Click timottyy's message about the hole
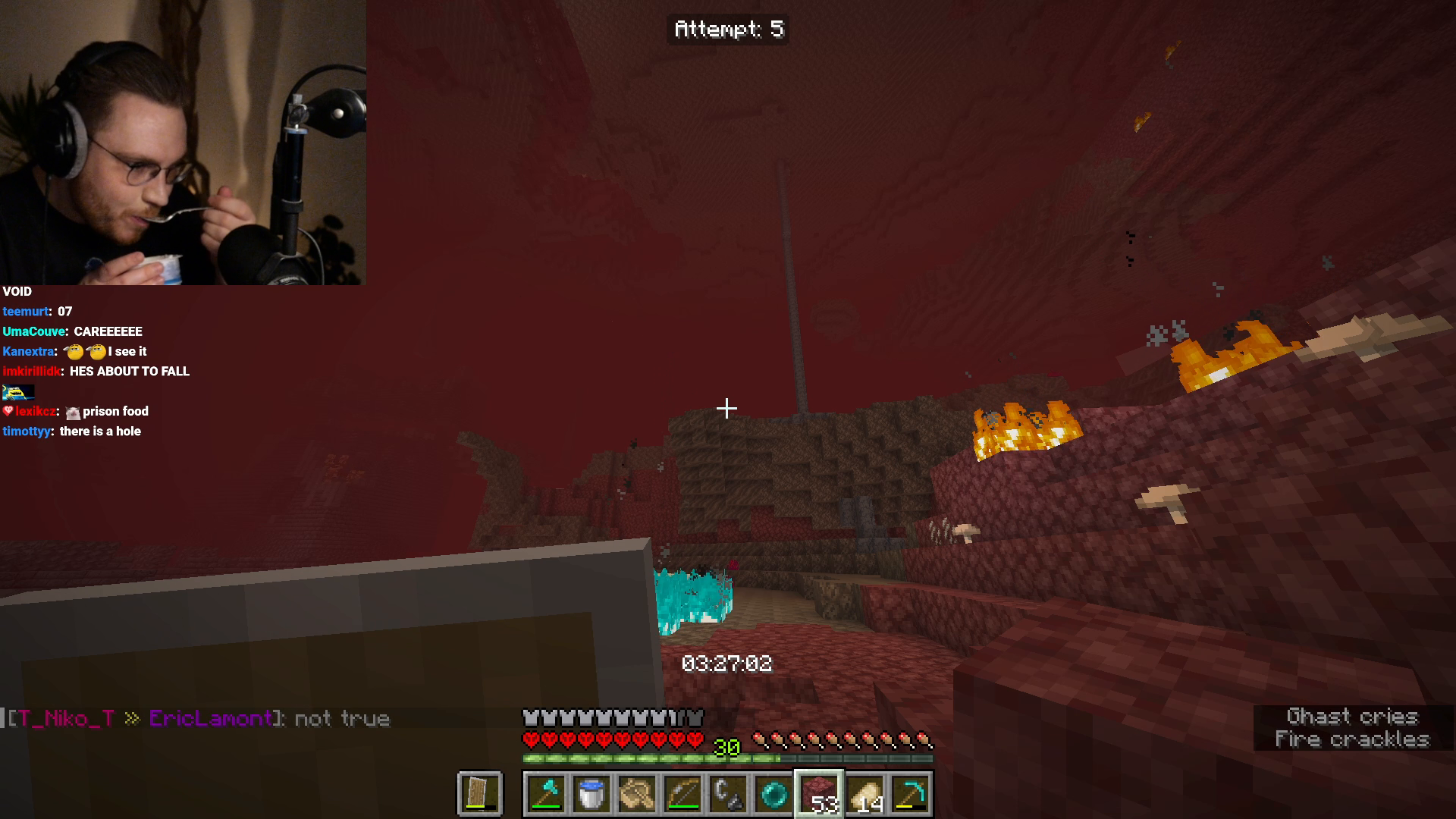Viewport: 1456px width, 819px height. (x=102, y=431)
